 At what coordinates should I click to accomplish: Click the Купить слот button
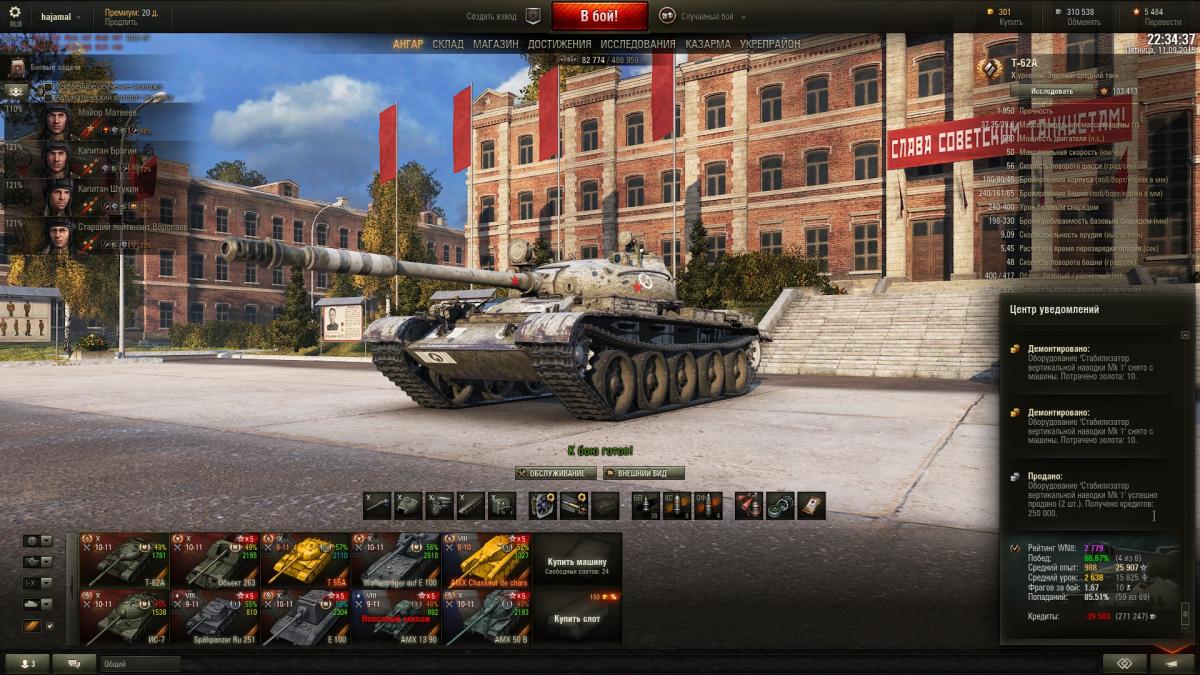(x=577, y=618)
